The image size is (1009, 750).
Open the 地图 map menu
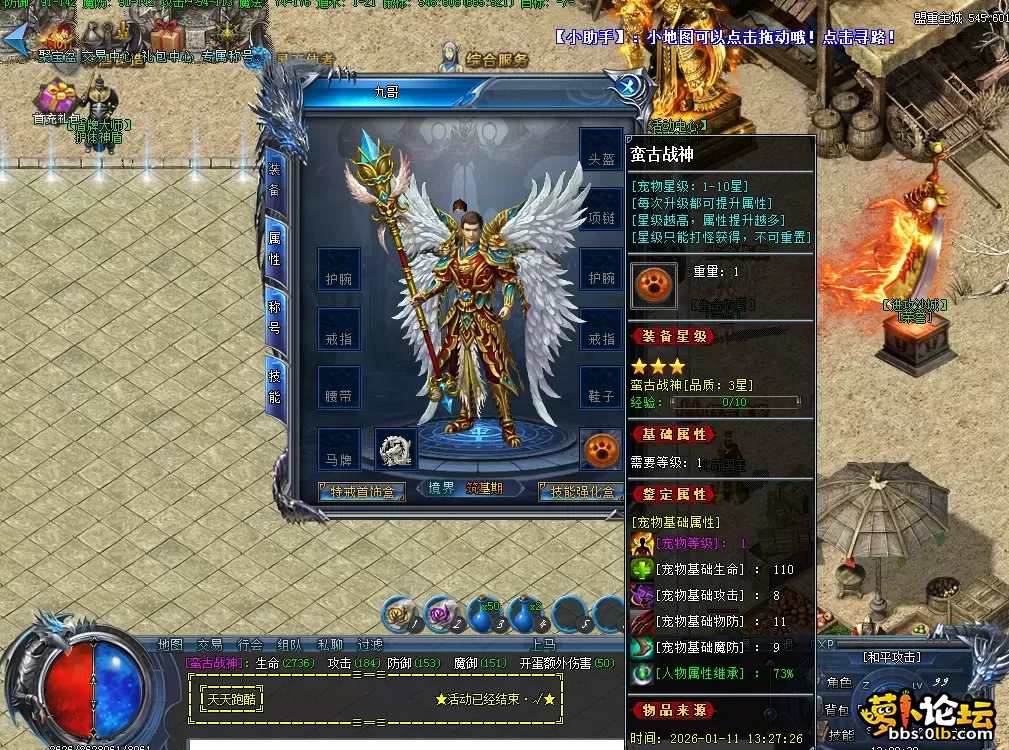click(x=170, y=645)
